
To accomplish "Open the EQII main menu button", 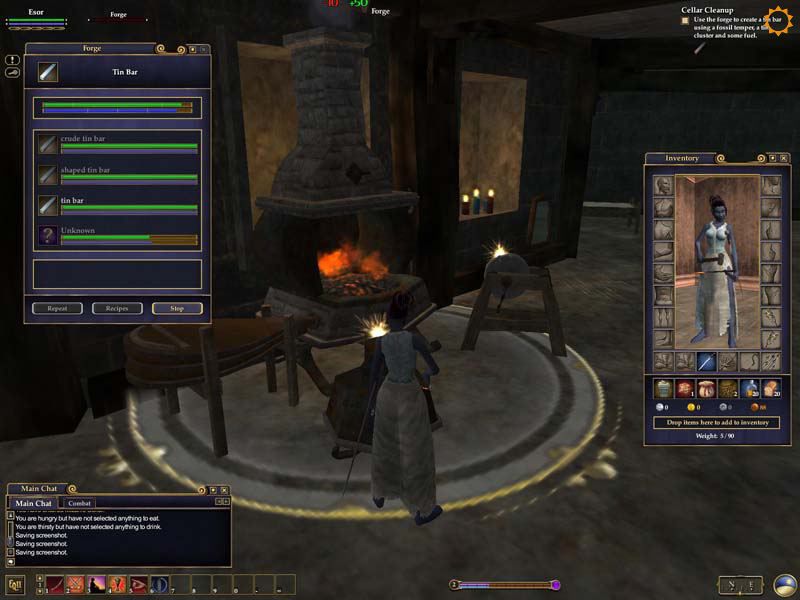I will click(x=15, y=585).
